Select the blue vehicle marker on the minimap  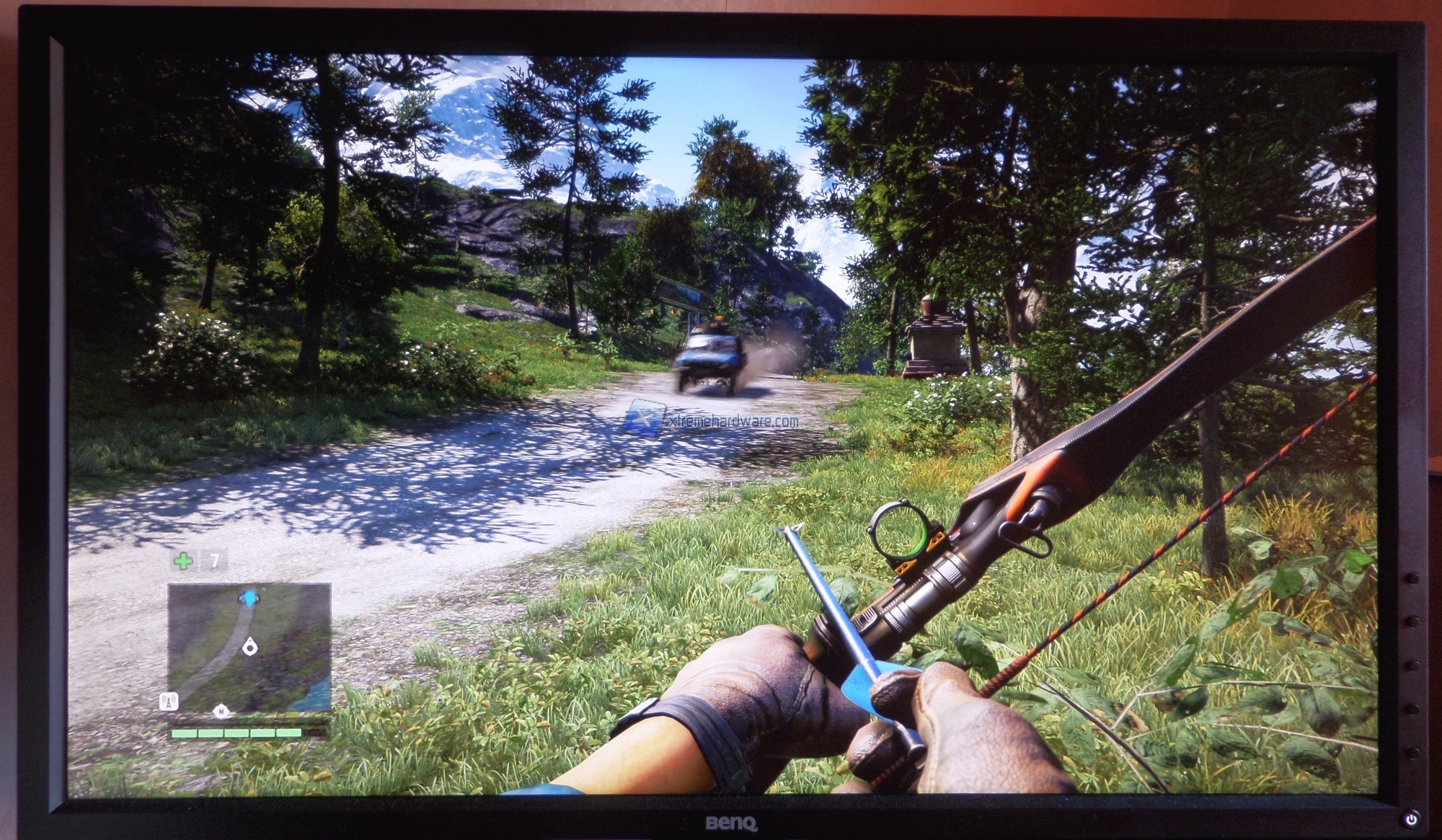[249, 598]
